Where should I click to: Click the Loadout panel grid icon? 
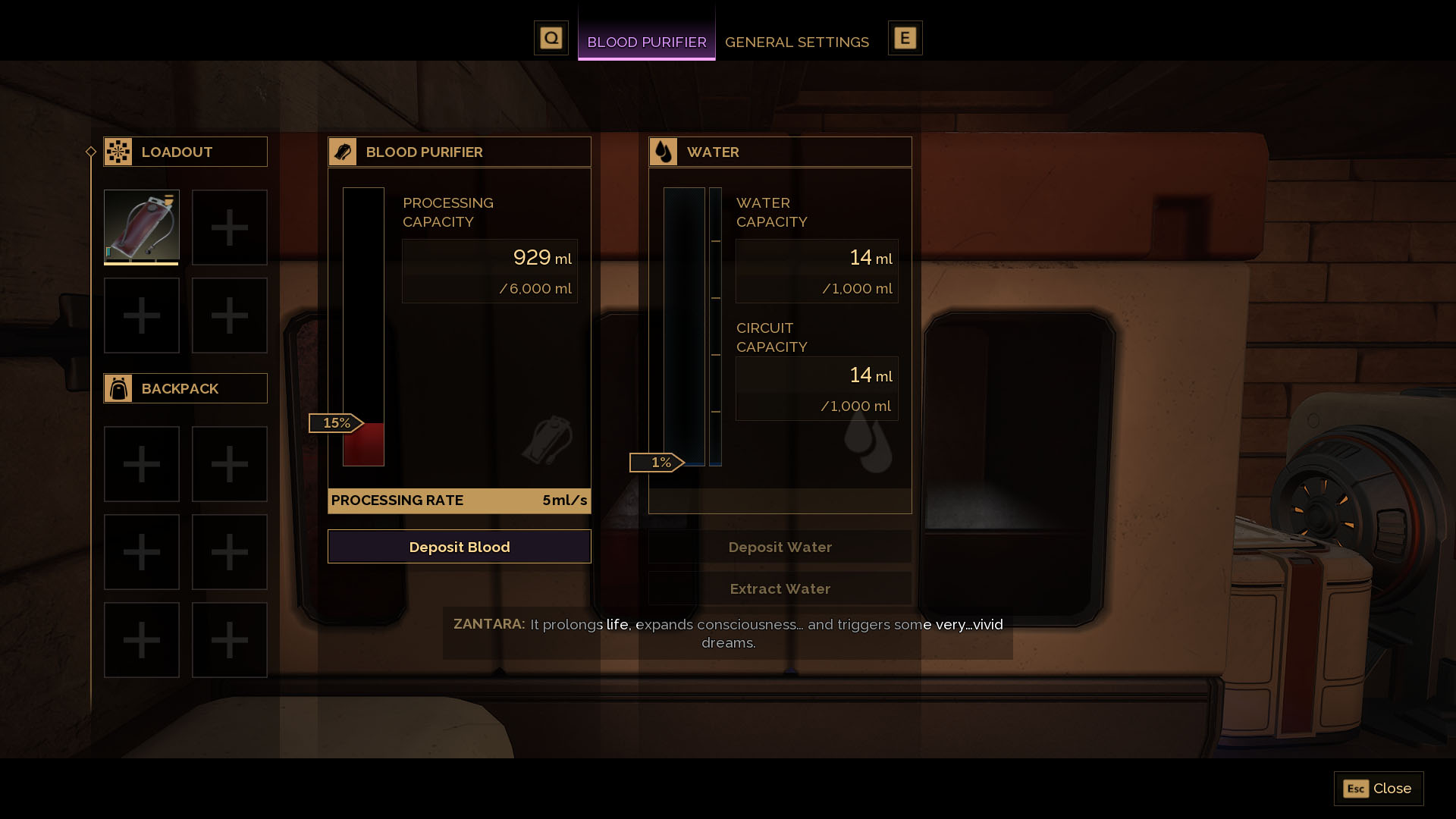click(119, 151)
